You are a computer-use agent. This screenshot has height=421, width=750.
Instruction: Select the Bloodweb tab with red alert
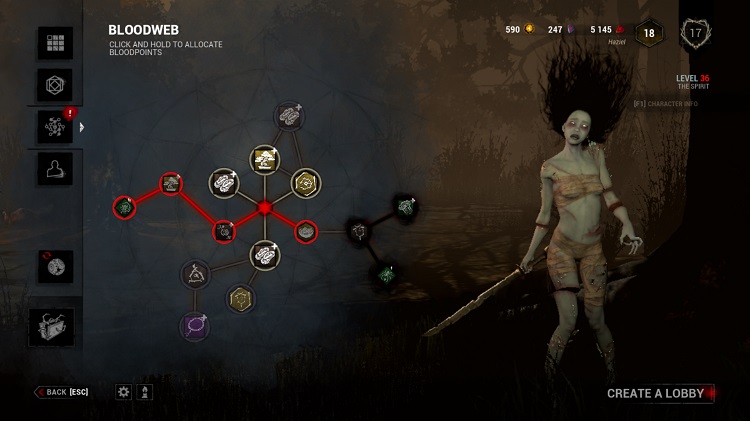click(x=55, y=127)
